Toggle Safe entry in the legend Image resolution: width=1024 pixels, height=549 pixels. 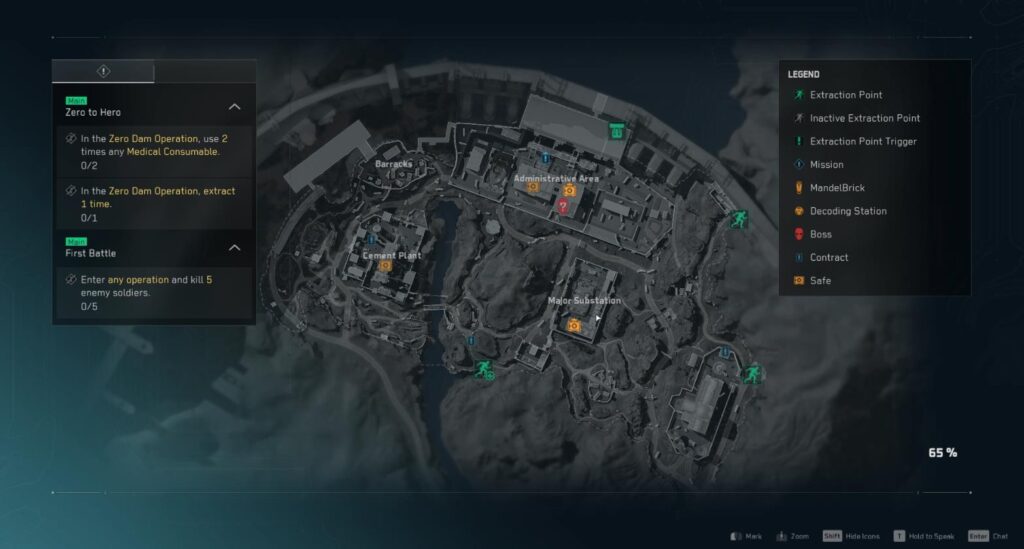pos(820,281)
